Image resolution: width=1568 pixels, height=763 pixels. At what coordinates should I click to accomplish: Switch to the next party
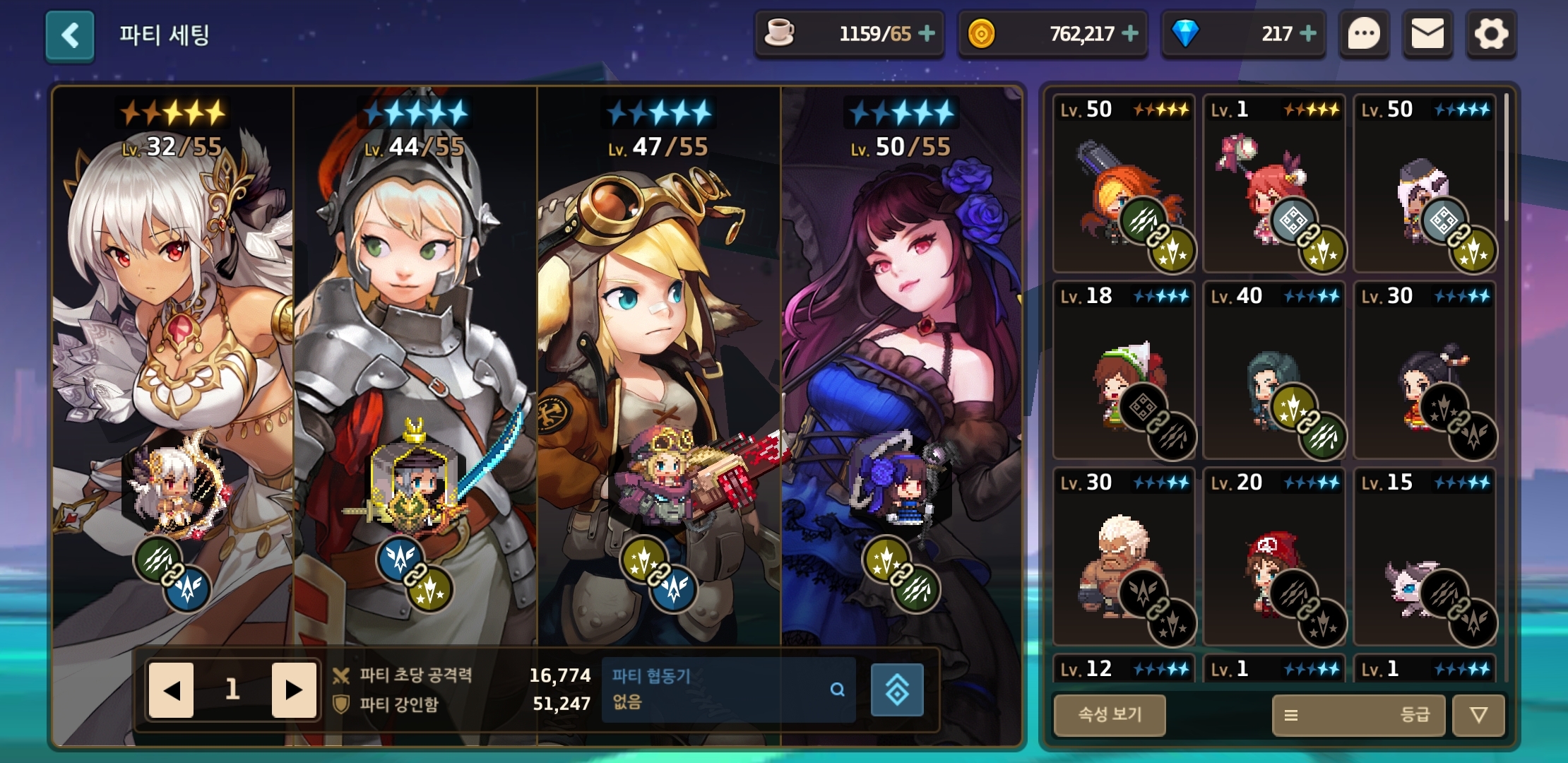294,690
